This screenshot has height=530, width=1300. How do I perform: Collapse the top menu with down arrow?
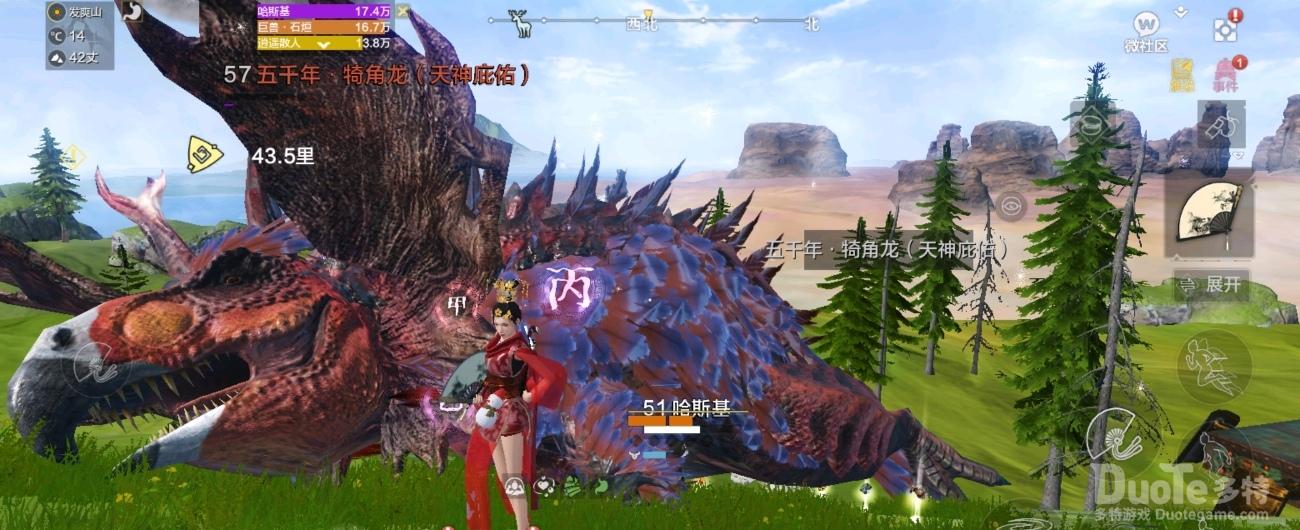point(1182,11)
